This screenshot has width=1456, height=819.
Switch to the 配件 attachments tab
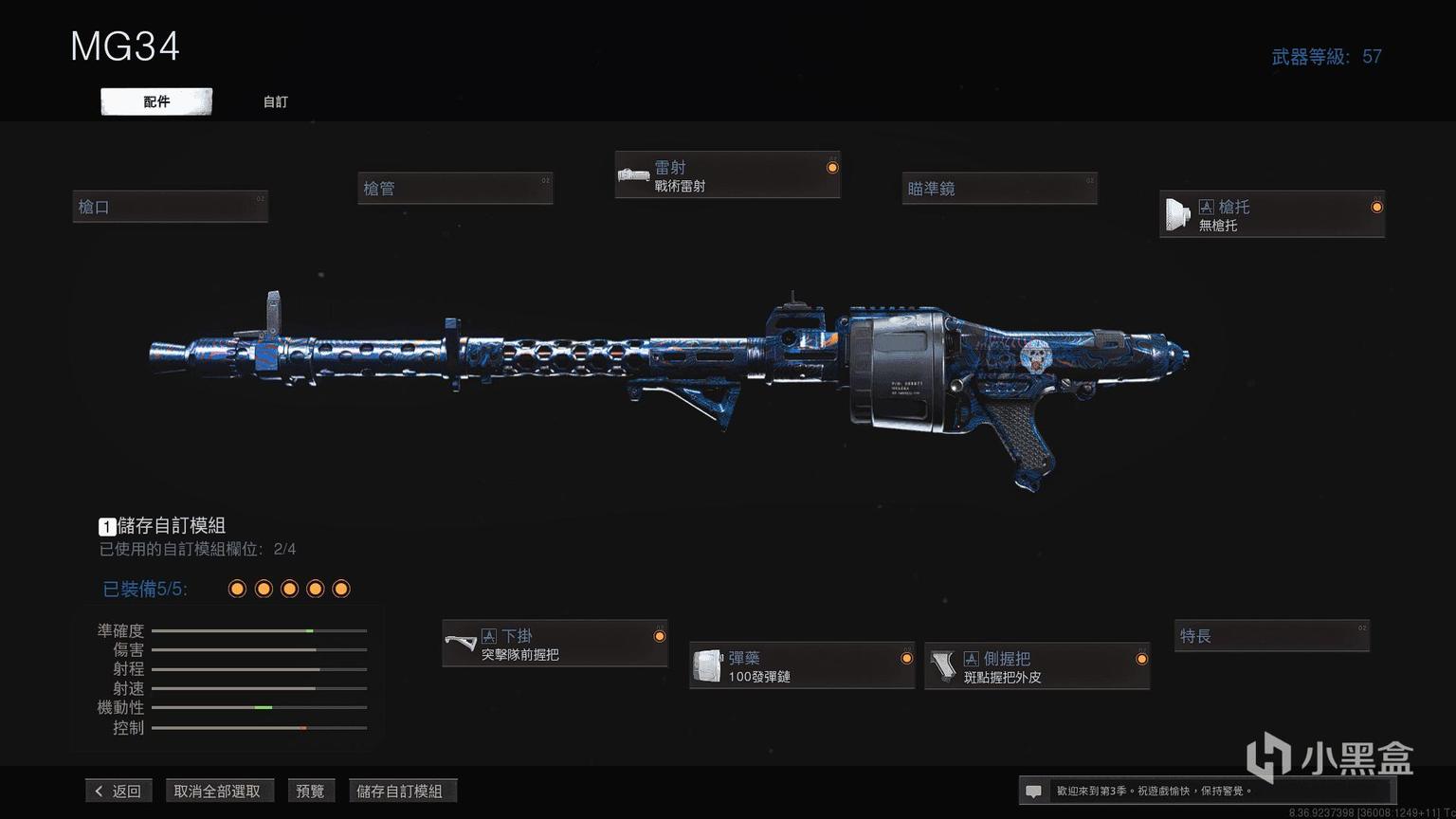click(156, 101)
